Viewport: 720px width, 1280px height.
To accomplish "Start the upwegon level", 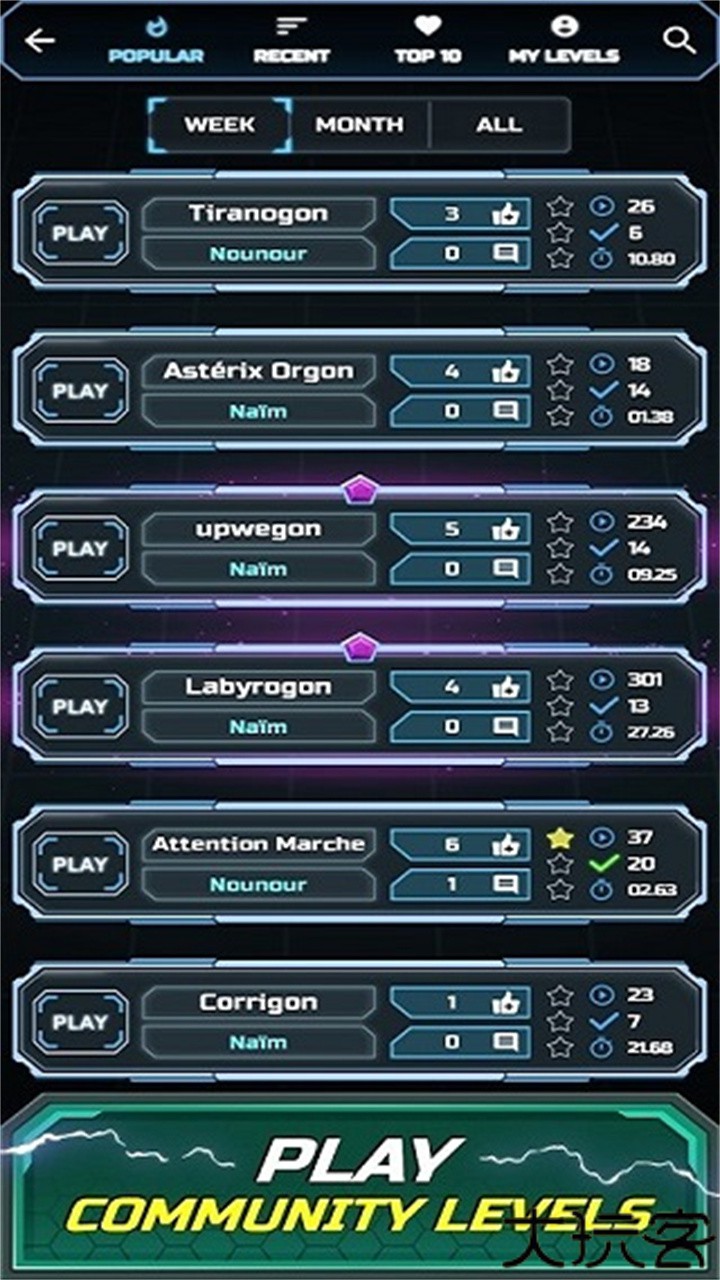I will point(80,549).
